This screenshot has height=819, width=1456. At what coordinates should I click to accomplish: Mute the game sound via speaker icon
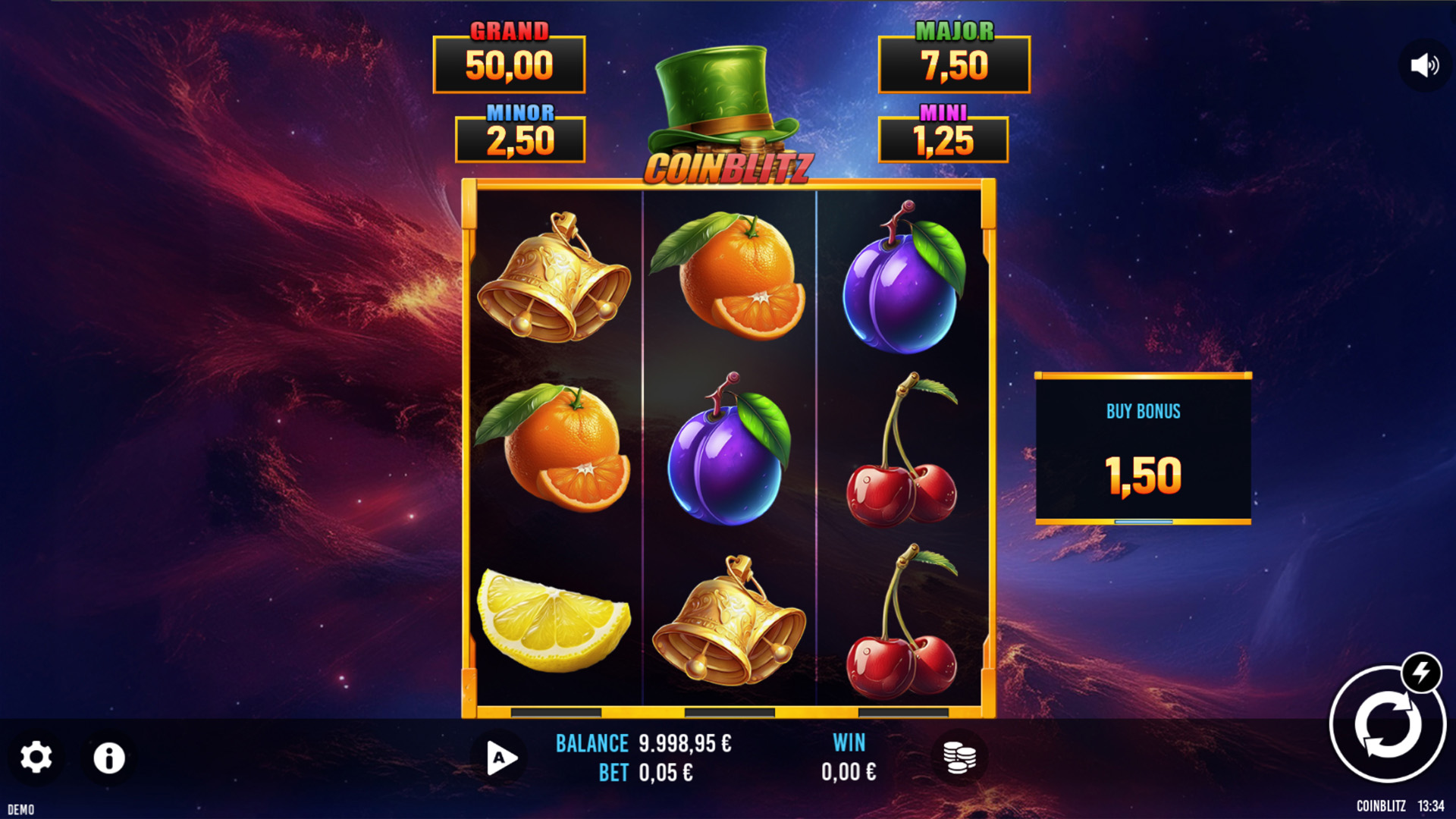point(1424,66)
